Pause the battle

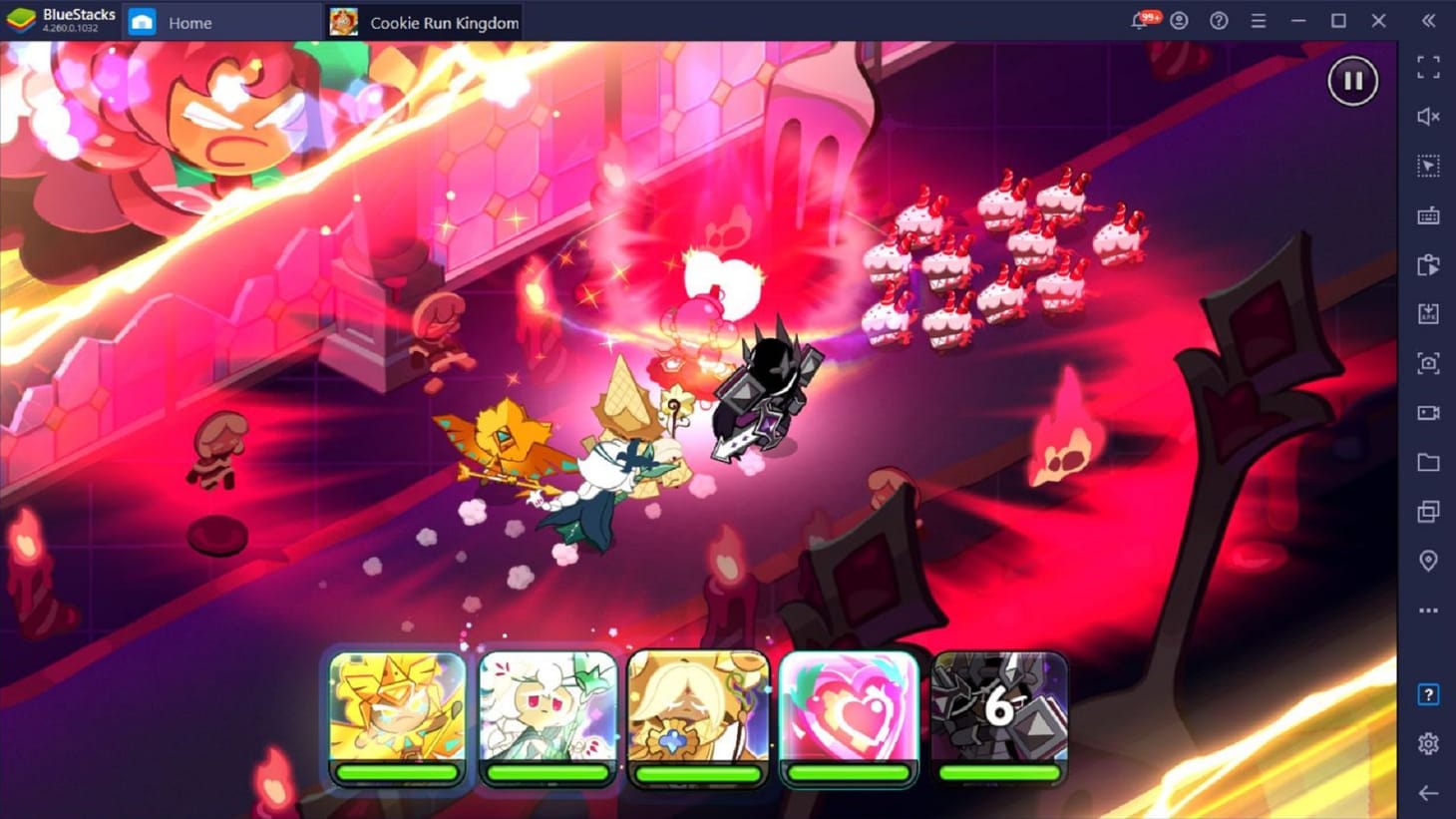click(x=1352, y=81)
